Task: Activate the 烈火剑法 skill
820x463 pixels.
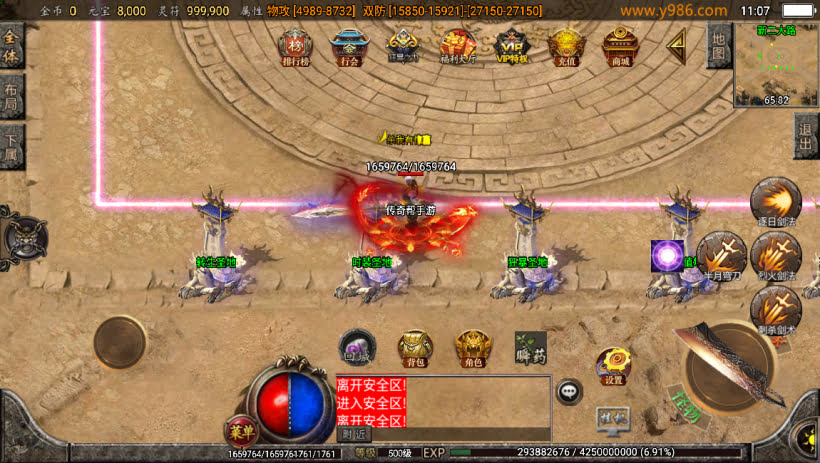Action: point(775,255)
